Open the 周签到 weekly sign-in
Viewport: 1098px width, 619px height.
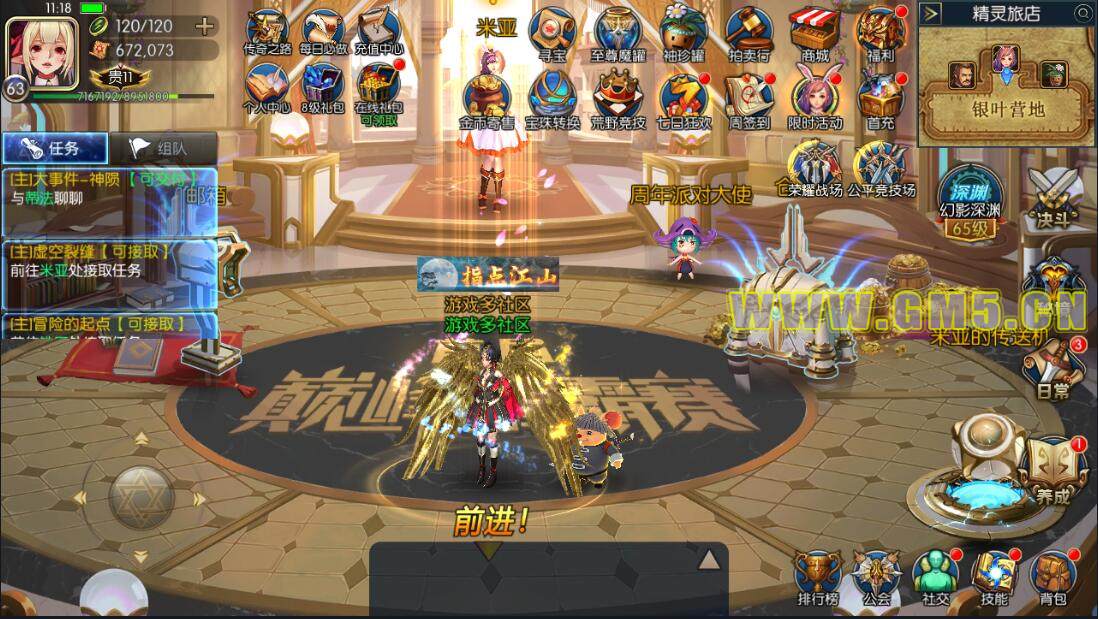[749, 96]
